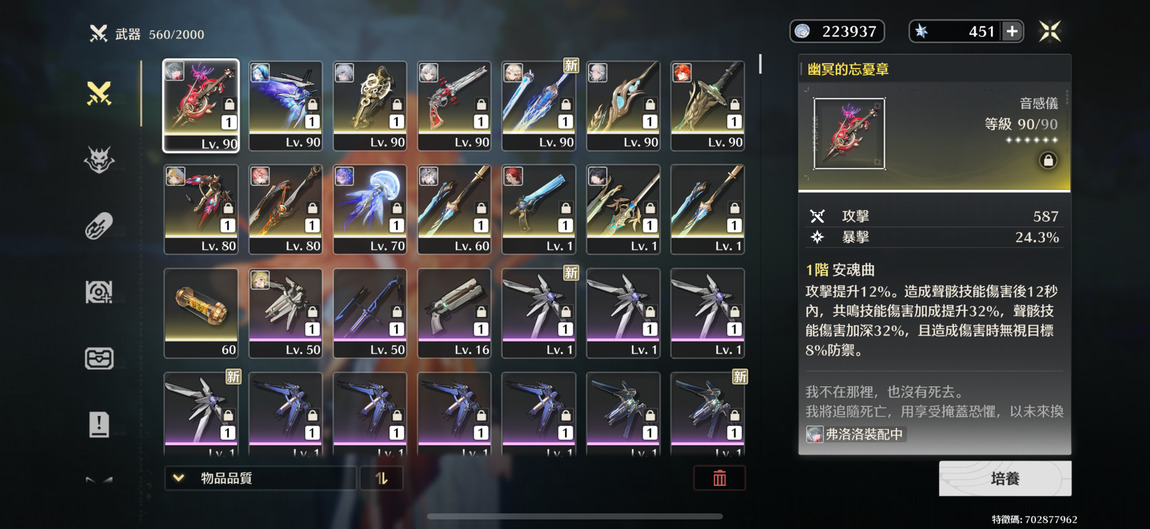The width and height of the screenshot is (1150, 529).
Task: Select the Lv. 90 gold key-shaped weapon
Action: pyautogui.click(x=370, y=105)
